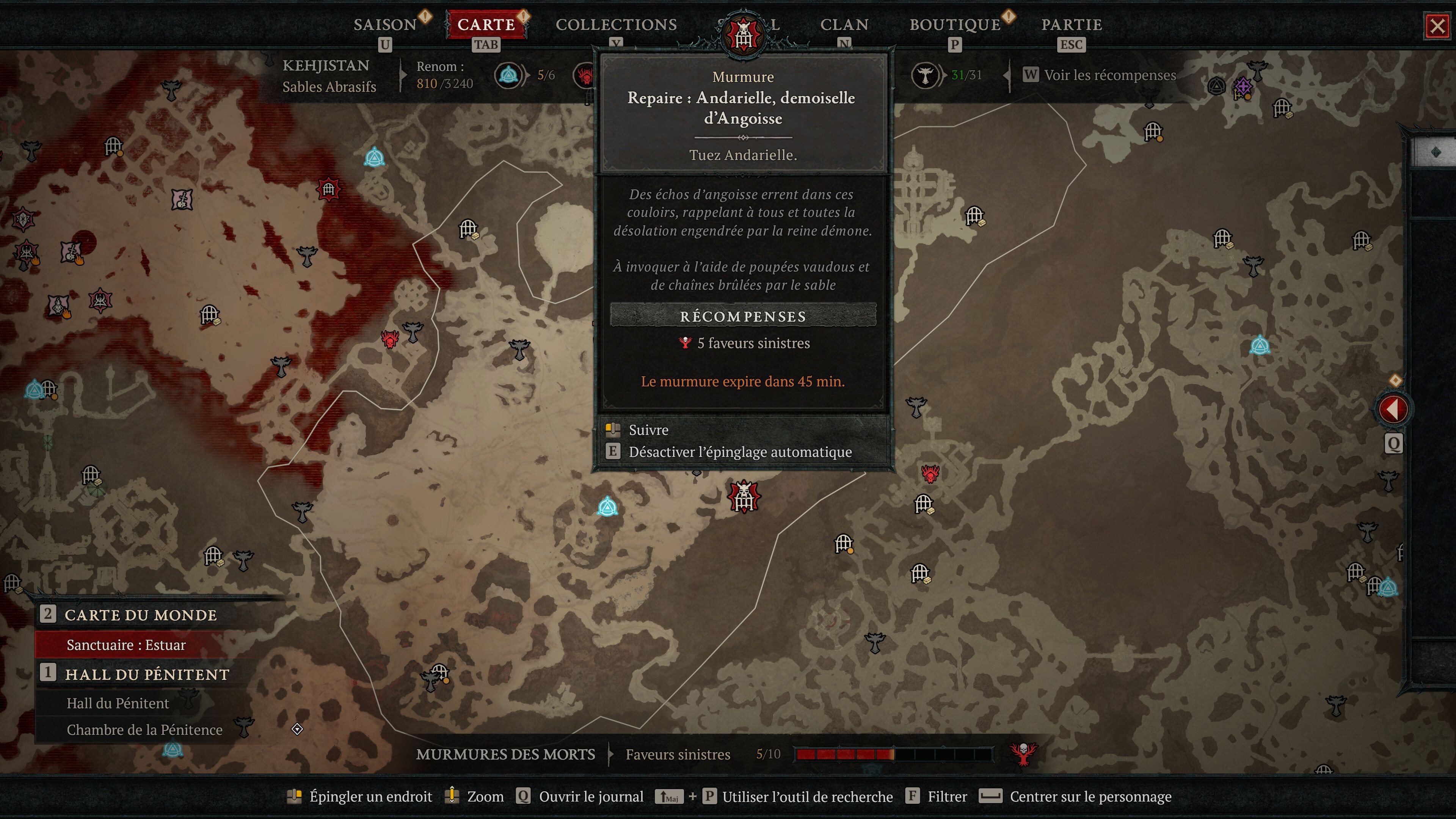This screenshot has height=819, width=1456.
Task: Disable automatic pinning option
Action: [x=739, y=452]
